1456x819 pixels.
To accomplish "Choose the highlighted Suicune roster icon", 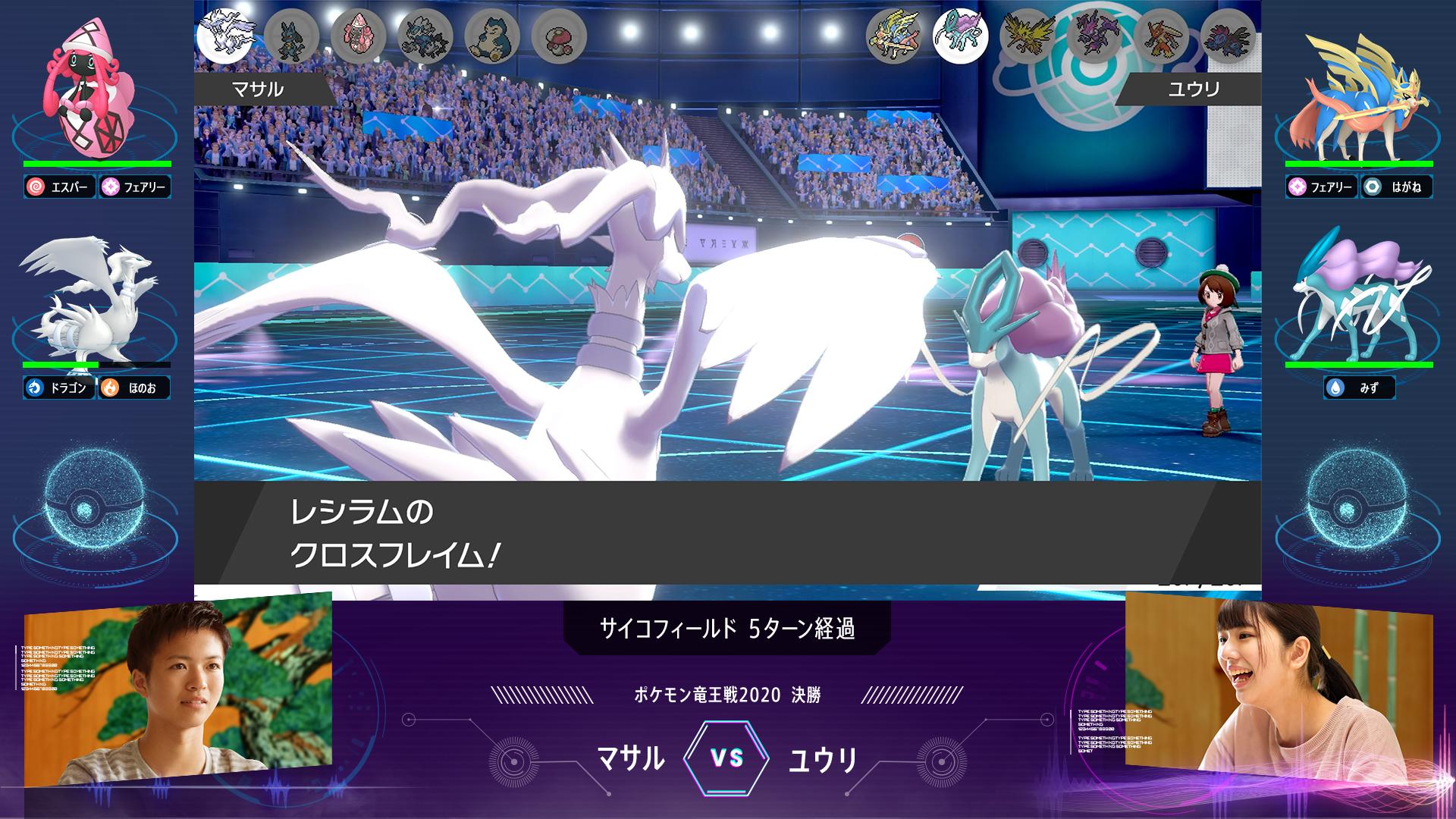I will pos(961,36).
